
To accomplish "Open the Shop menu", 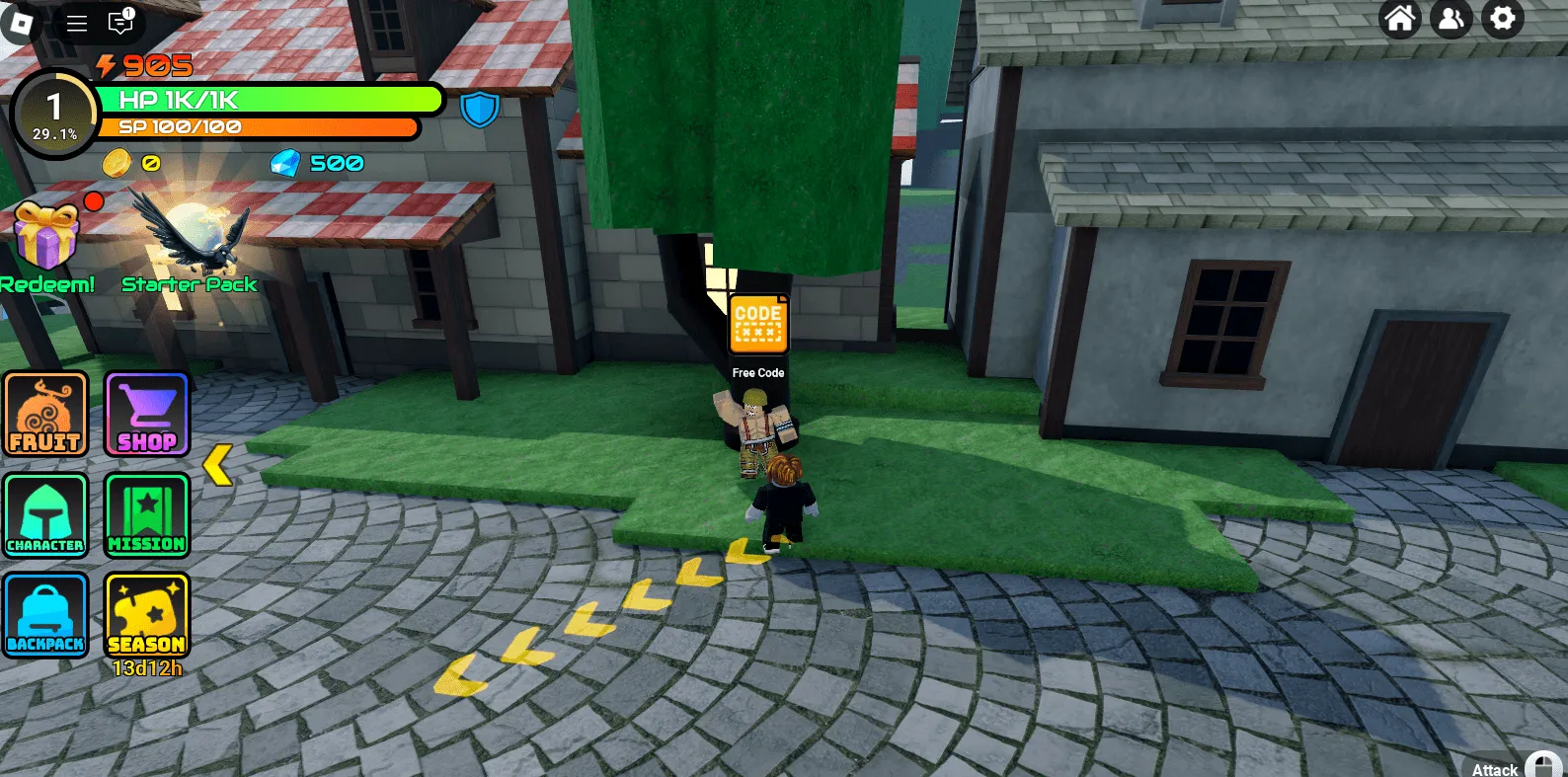I will 146,414.
